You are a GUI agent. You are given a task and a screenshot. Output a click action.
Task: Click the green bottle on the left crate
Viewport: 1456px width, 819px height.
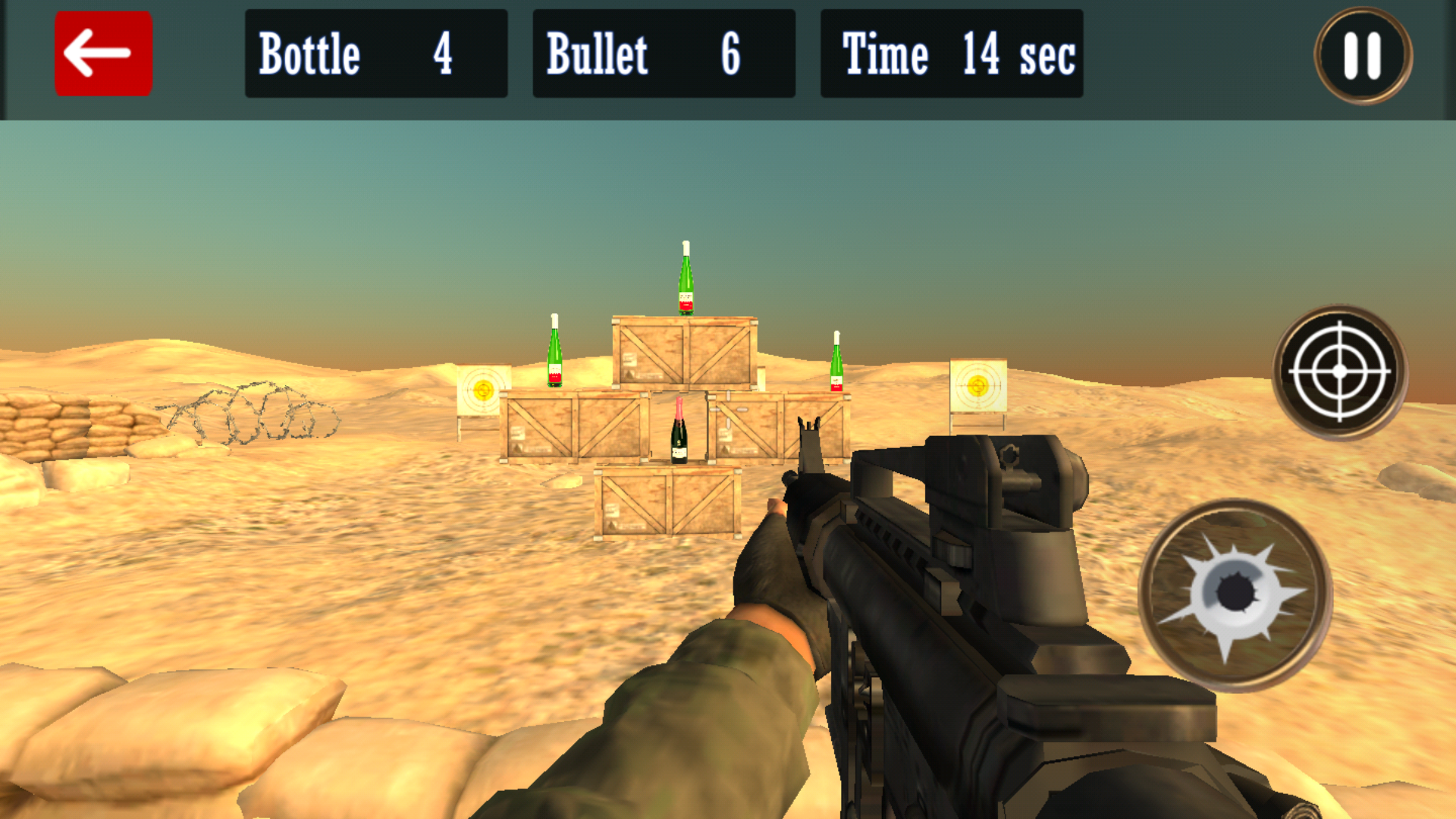pos(554,353)
